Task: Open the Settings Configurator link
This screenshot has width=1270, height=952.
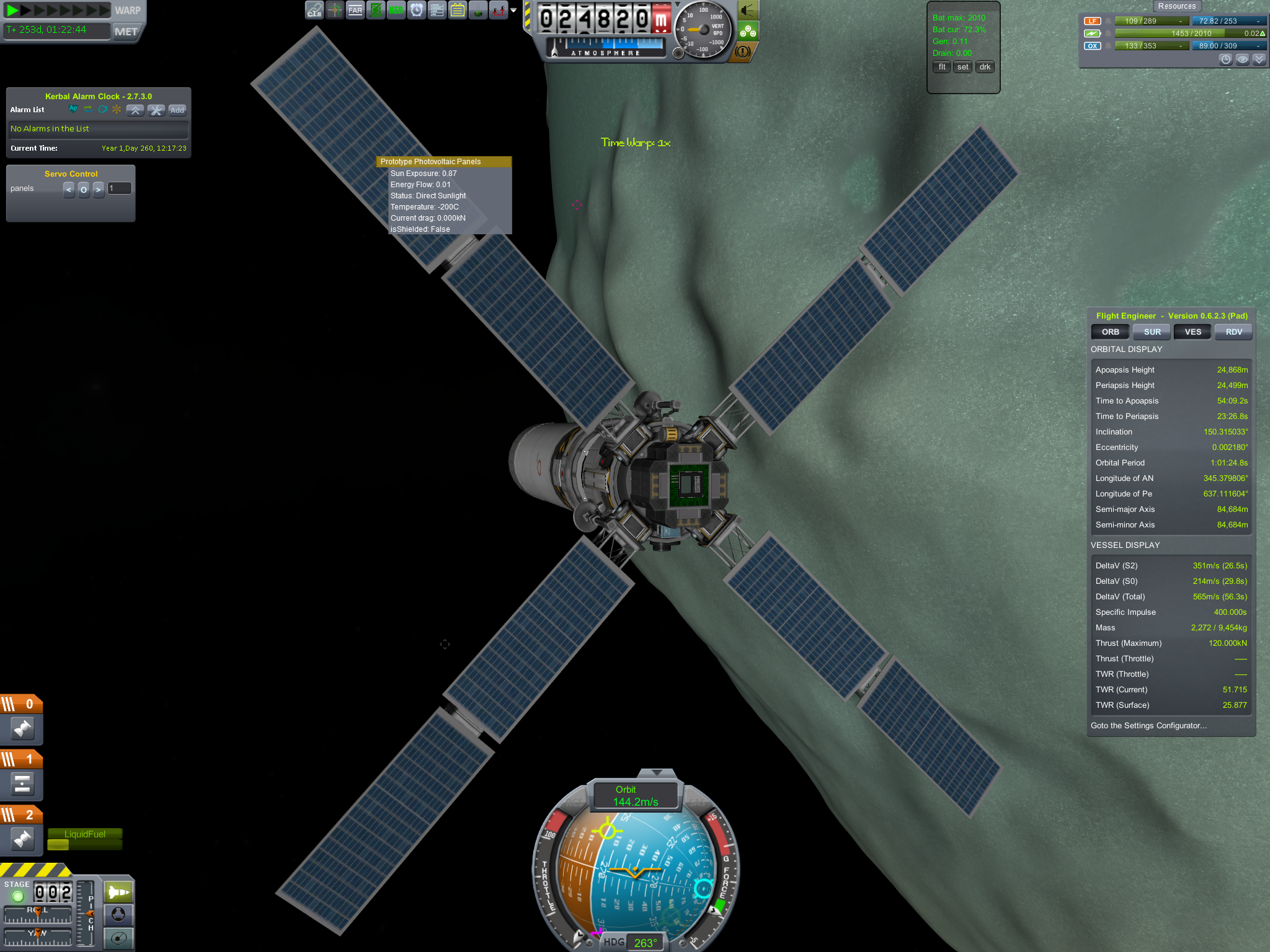Action: pos(1148,726)
